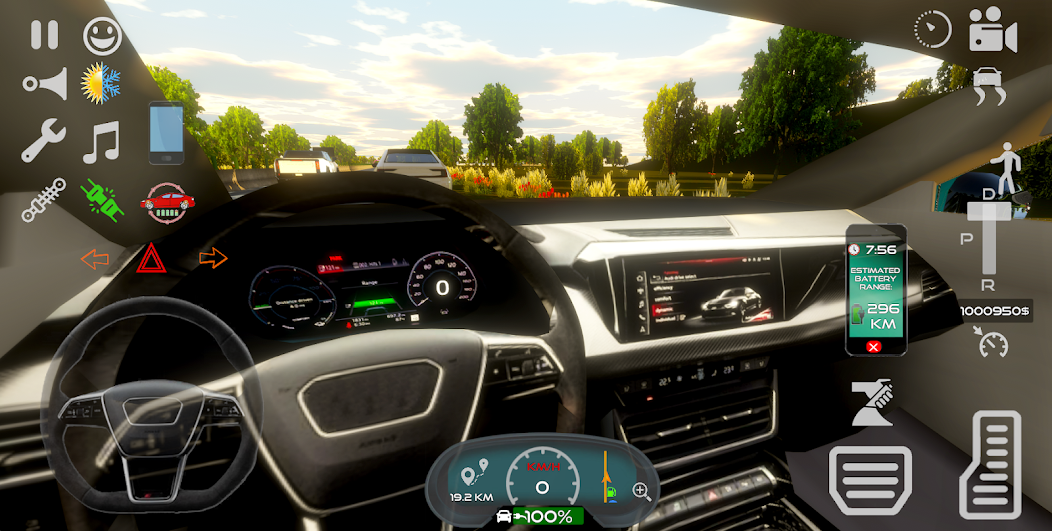The height and width of the screenshot is (531, 1052).
Task: Step on the accelerator pedal
Action: coord(990,464)
